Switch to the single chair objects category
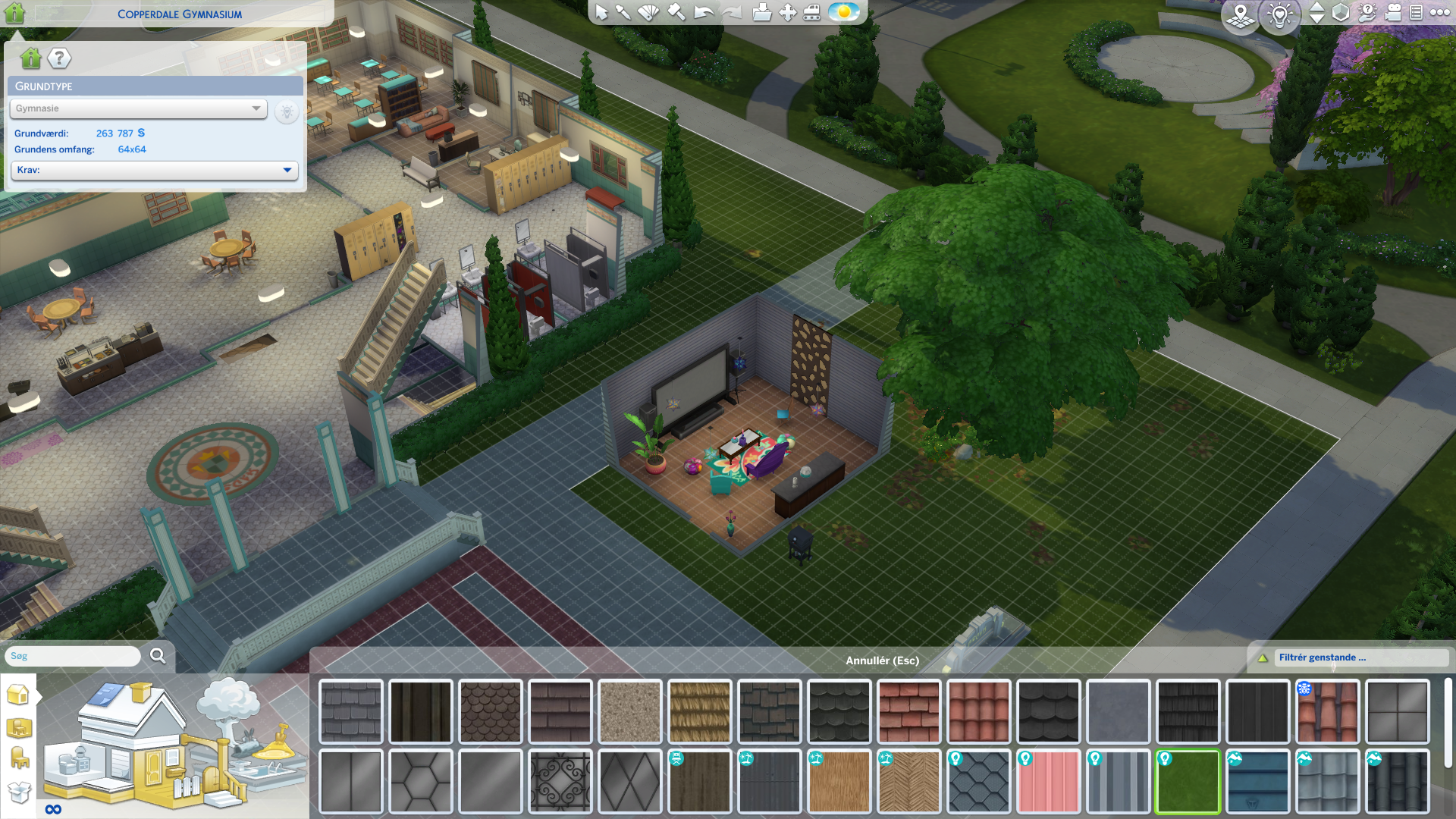1456x819 pixels. point(19,758)
